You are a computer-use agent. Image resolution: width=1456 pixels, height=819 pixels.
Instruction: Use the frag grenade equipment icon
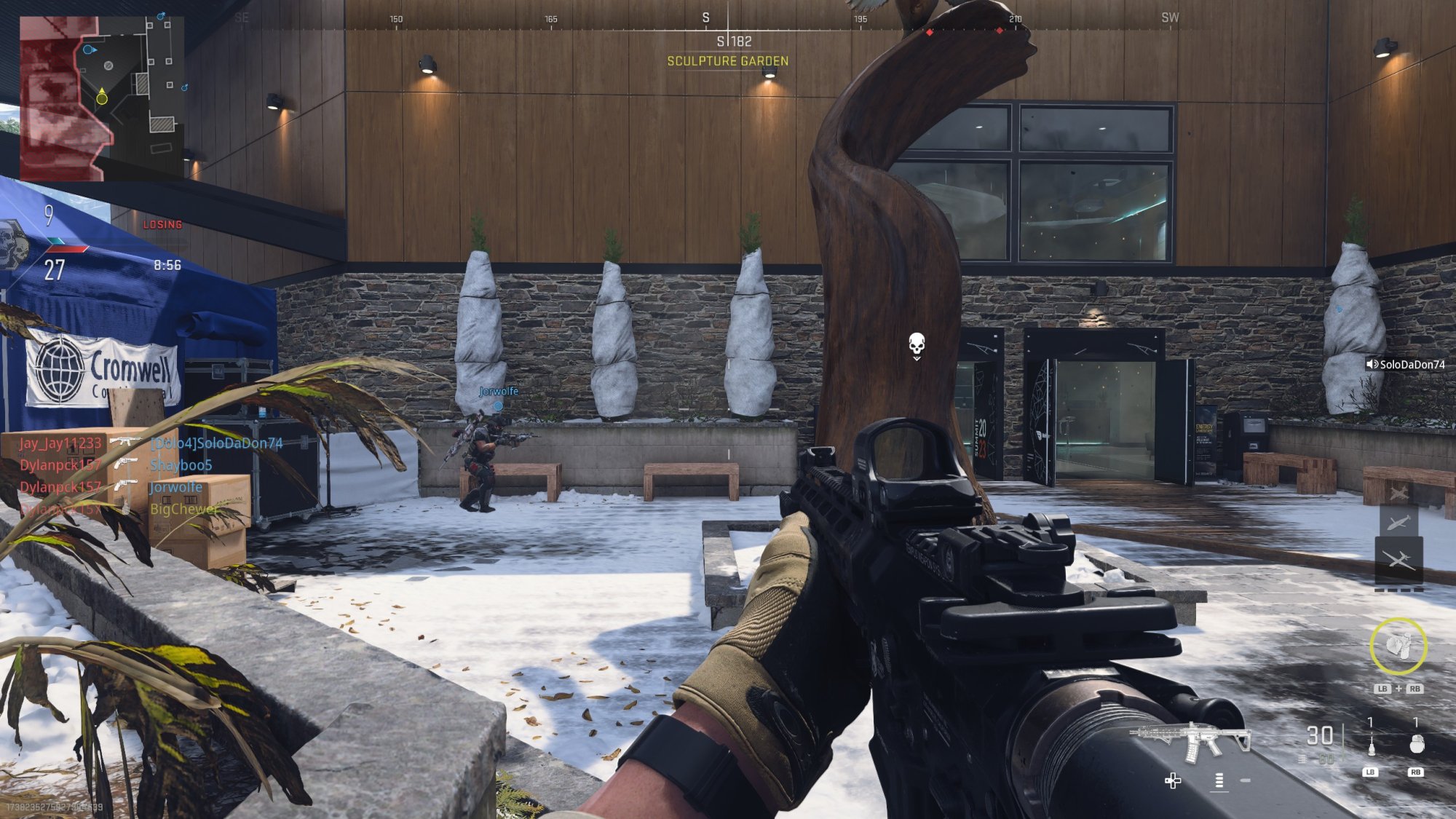(x=1416, y=743)
